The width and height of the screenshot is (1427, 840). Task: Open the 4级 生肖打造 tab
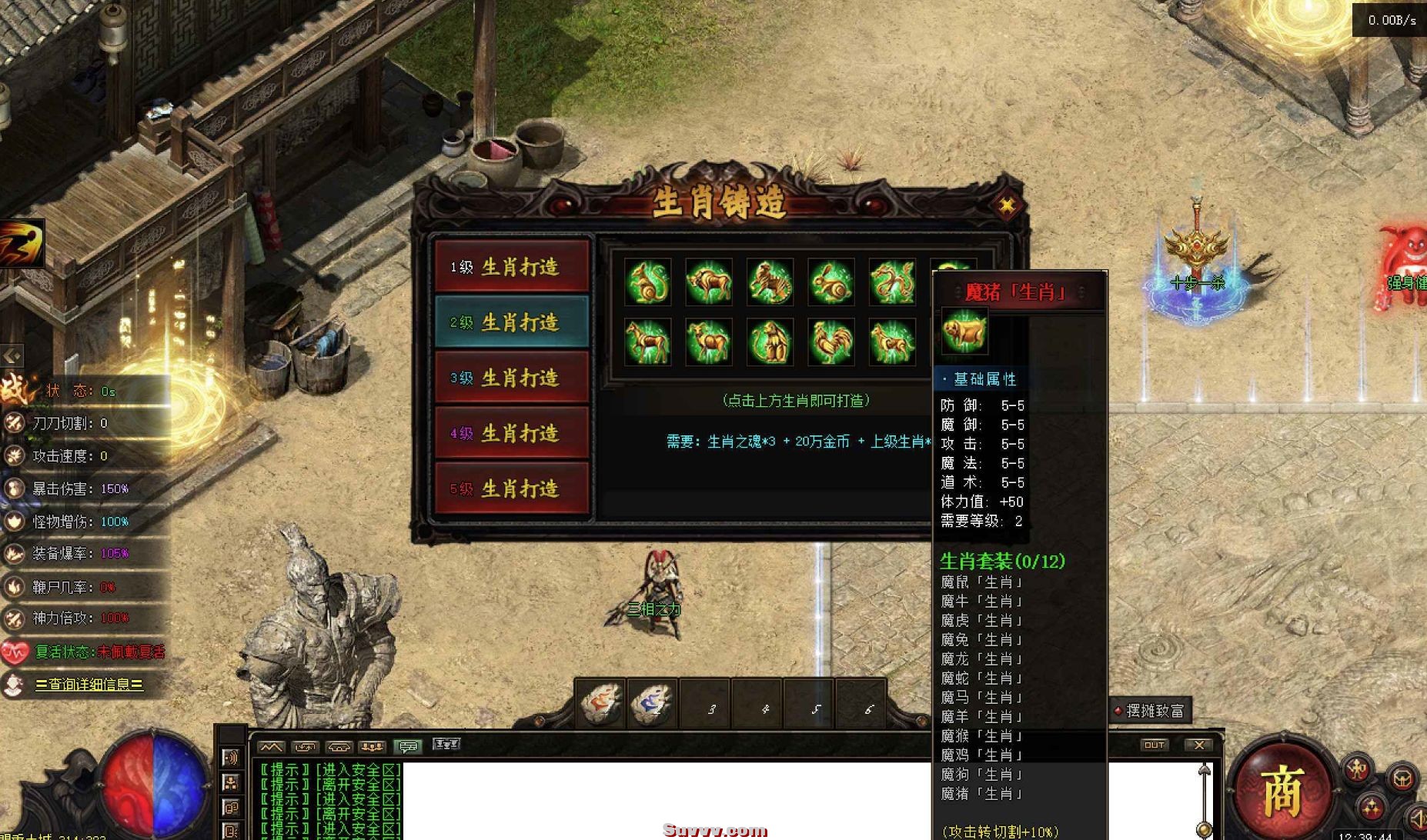[x=512, y=433]
